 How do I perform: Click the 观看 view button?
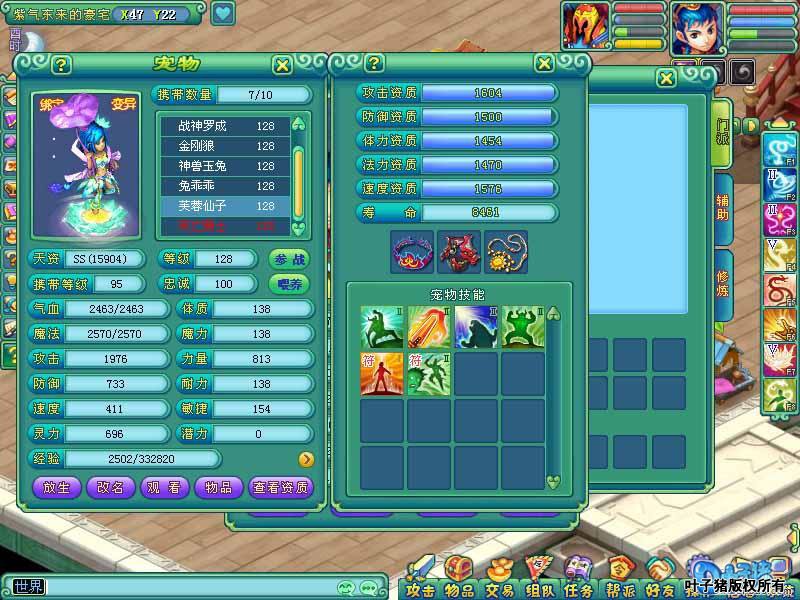(165, 487)
